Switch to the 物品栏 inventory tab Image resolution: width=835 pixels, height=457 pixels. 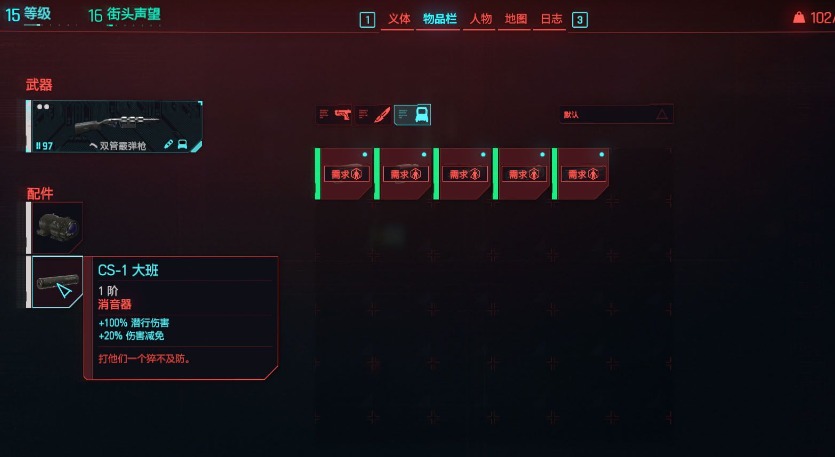(x=441, y=19)
